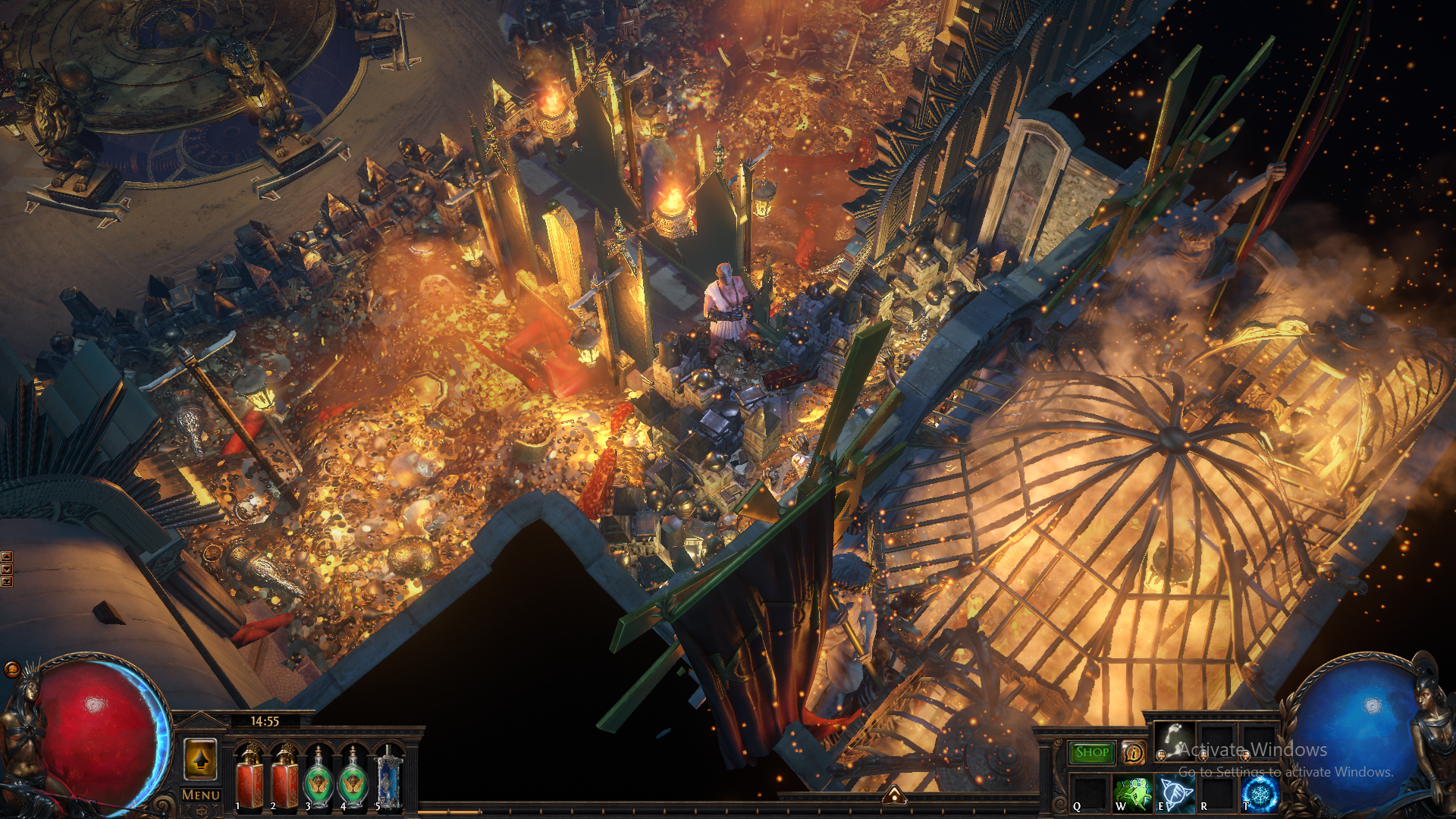This screenshot has width=1456, height=819.
Task: Use the first red life flask
Action: point(249,777)
